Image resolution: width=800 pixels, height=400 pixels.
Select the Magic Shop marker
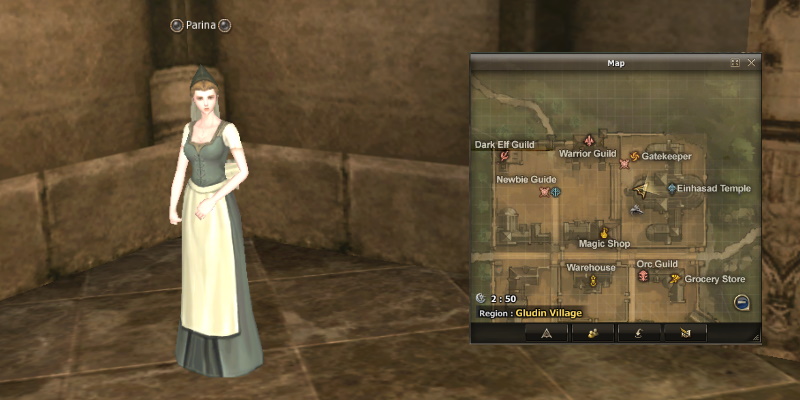(x=605, y=232)
